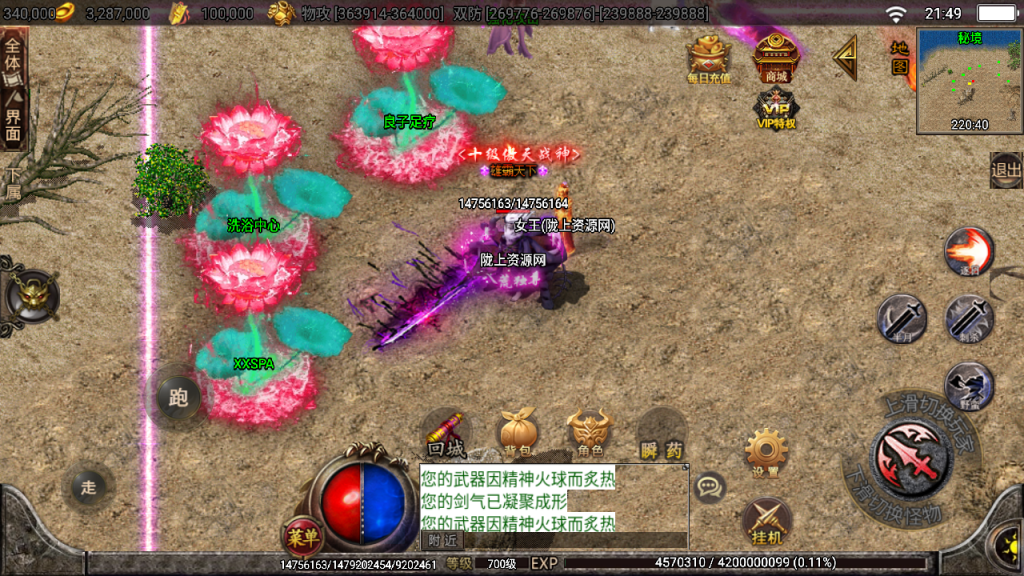1024x576 pixels.
Task: Open the 每日充值 daily recharge icon
Action: 708,58
